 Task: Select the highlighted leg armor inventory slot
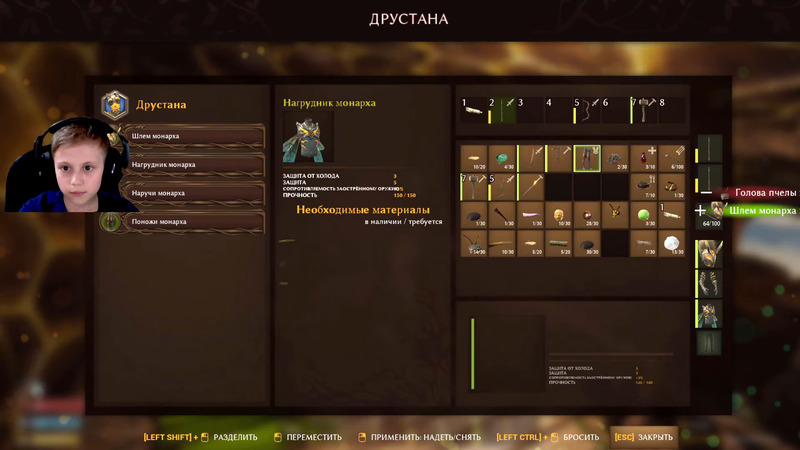point(587,158)
